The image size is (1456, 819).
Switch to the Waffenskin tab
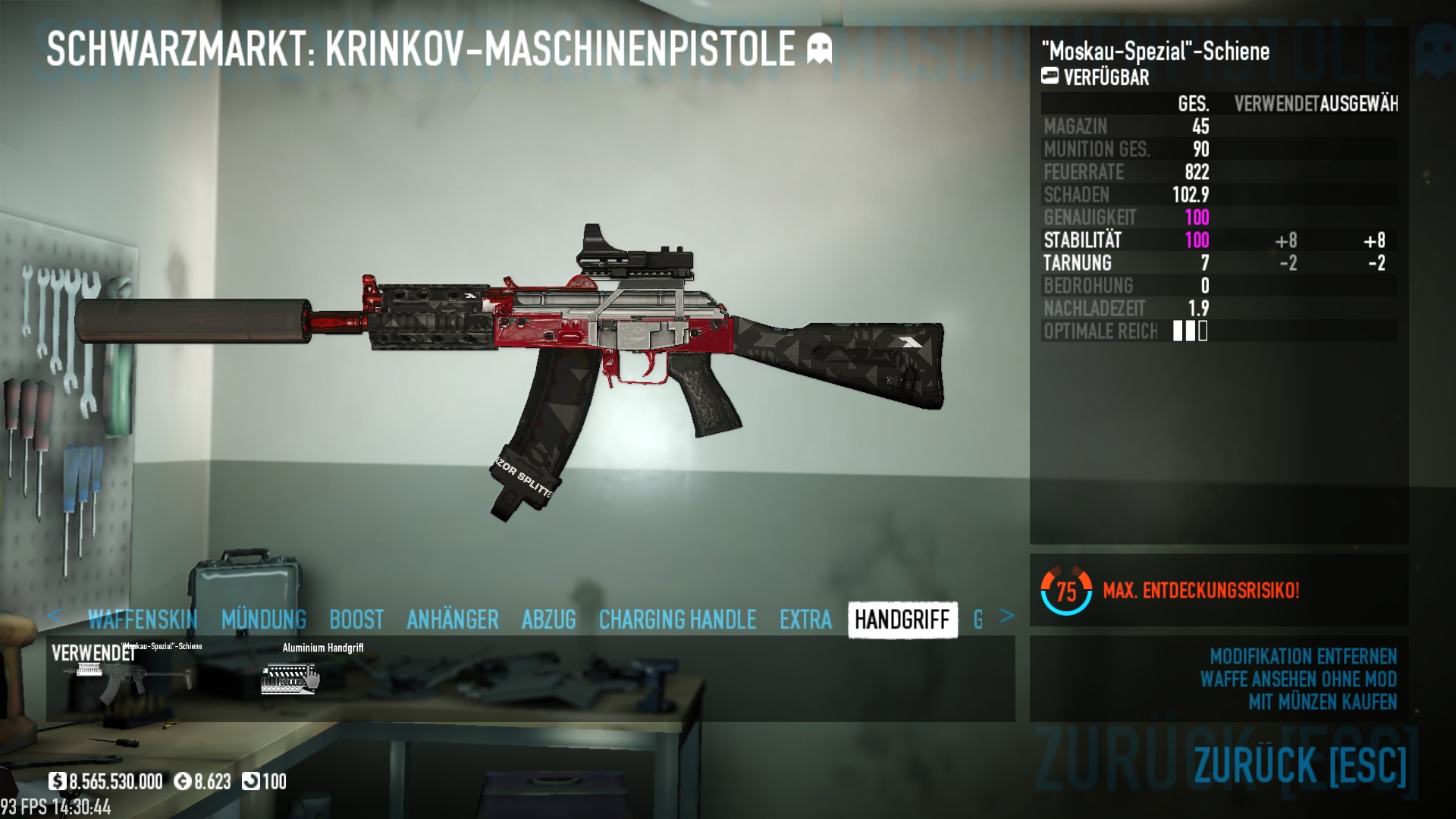click(x=143, y=620)
